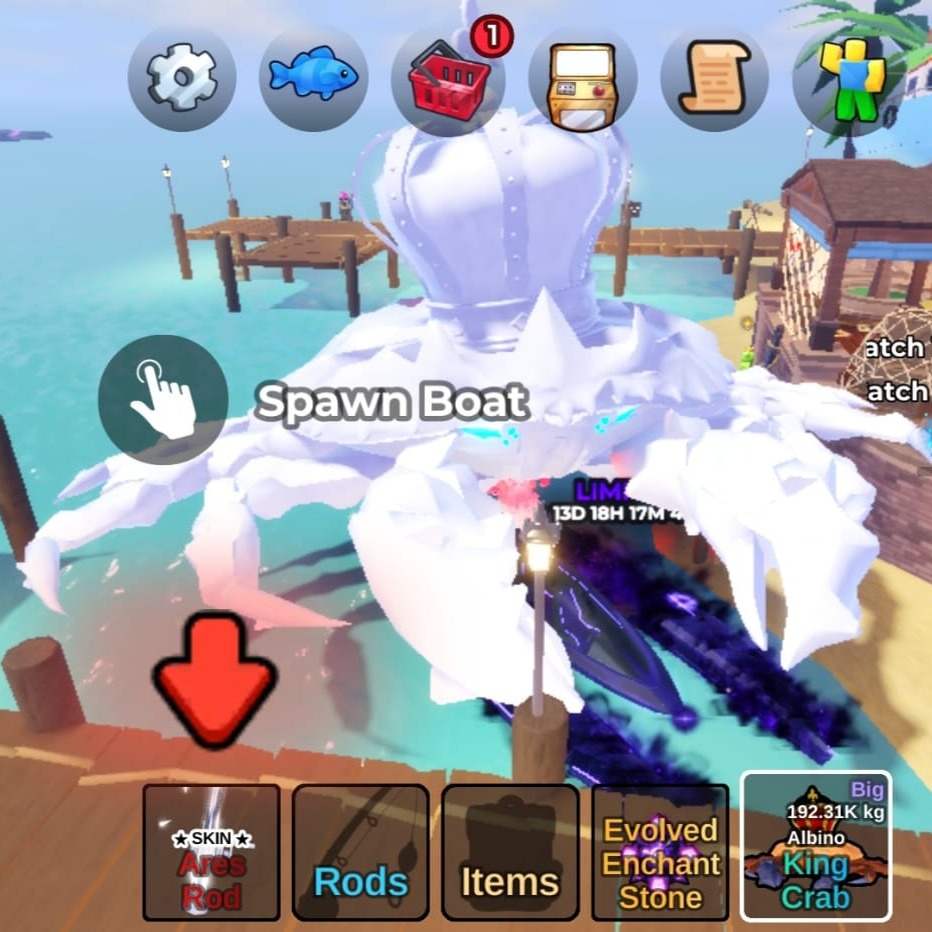Screen dimensions: 932x932
Task: Open the quest scroll menu
Action: pos(714,78)
